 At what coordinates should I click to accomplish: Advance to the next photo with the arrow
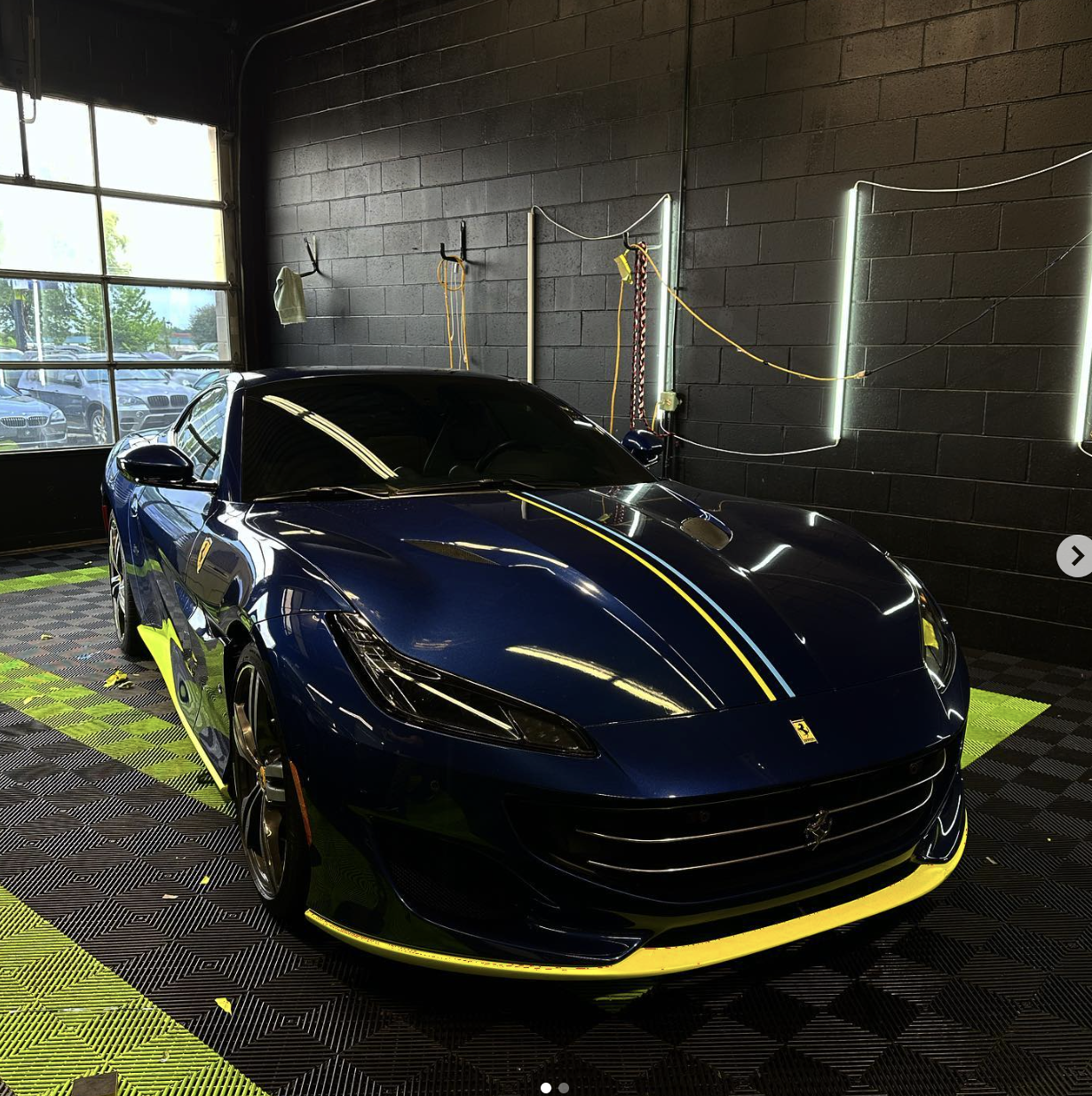(x=1076, y=556)
